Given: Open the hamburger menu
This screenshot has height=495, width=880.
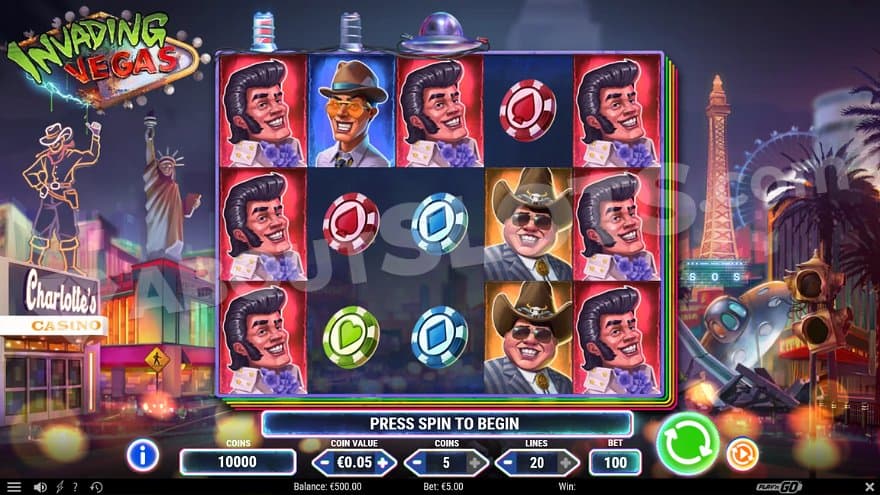Looking at the screenshot, I should (x=13, y=487).
